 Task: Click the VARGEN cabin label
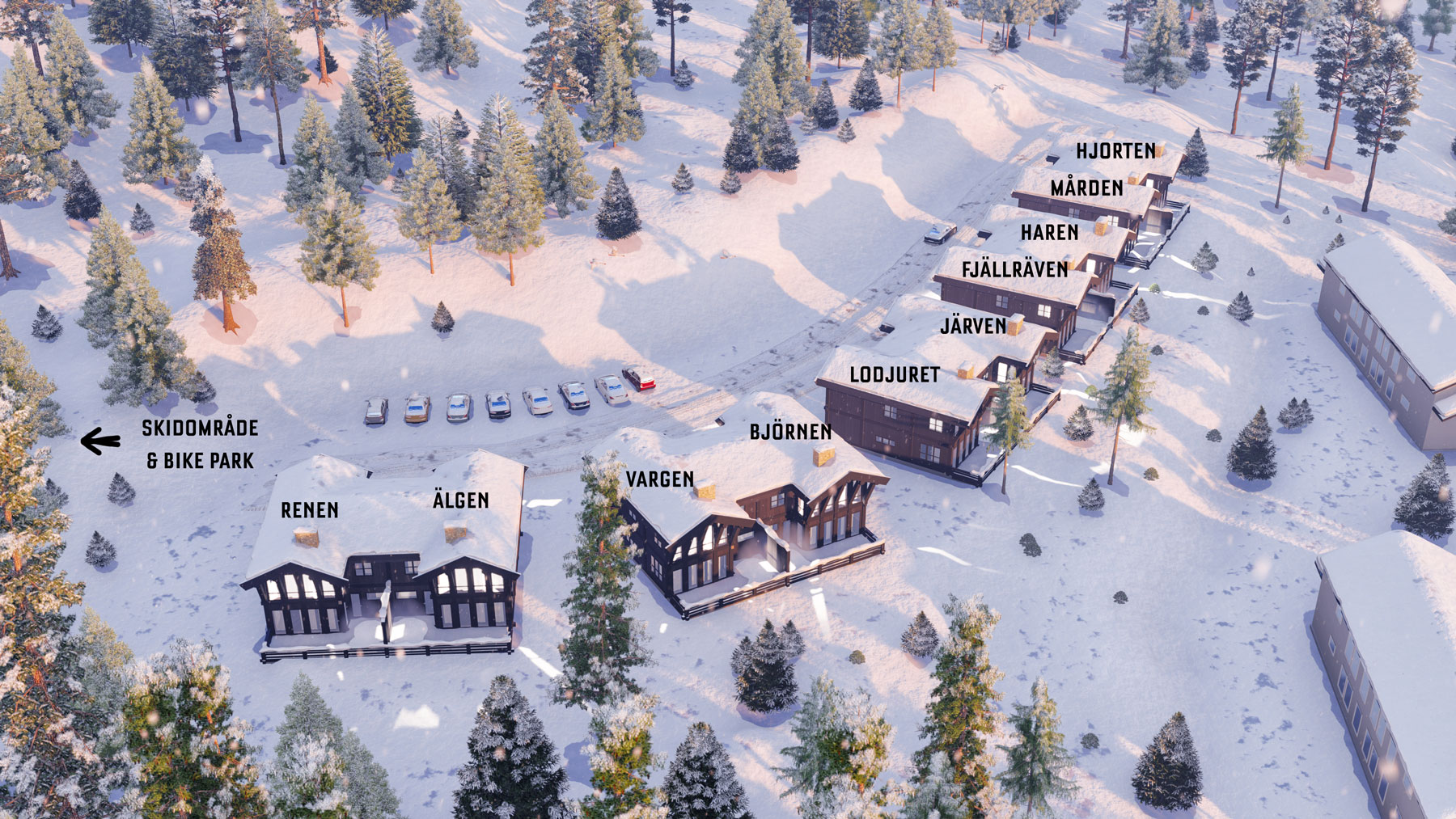pos(659,479)
